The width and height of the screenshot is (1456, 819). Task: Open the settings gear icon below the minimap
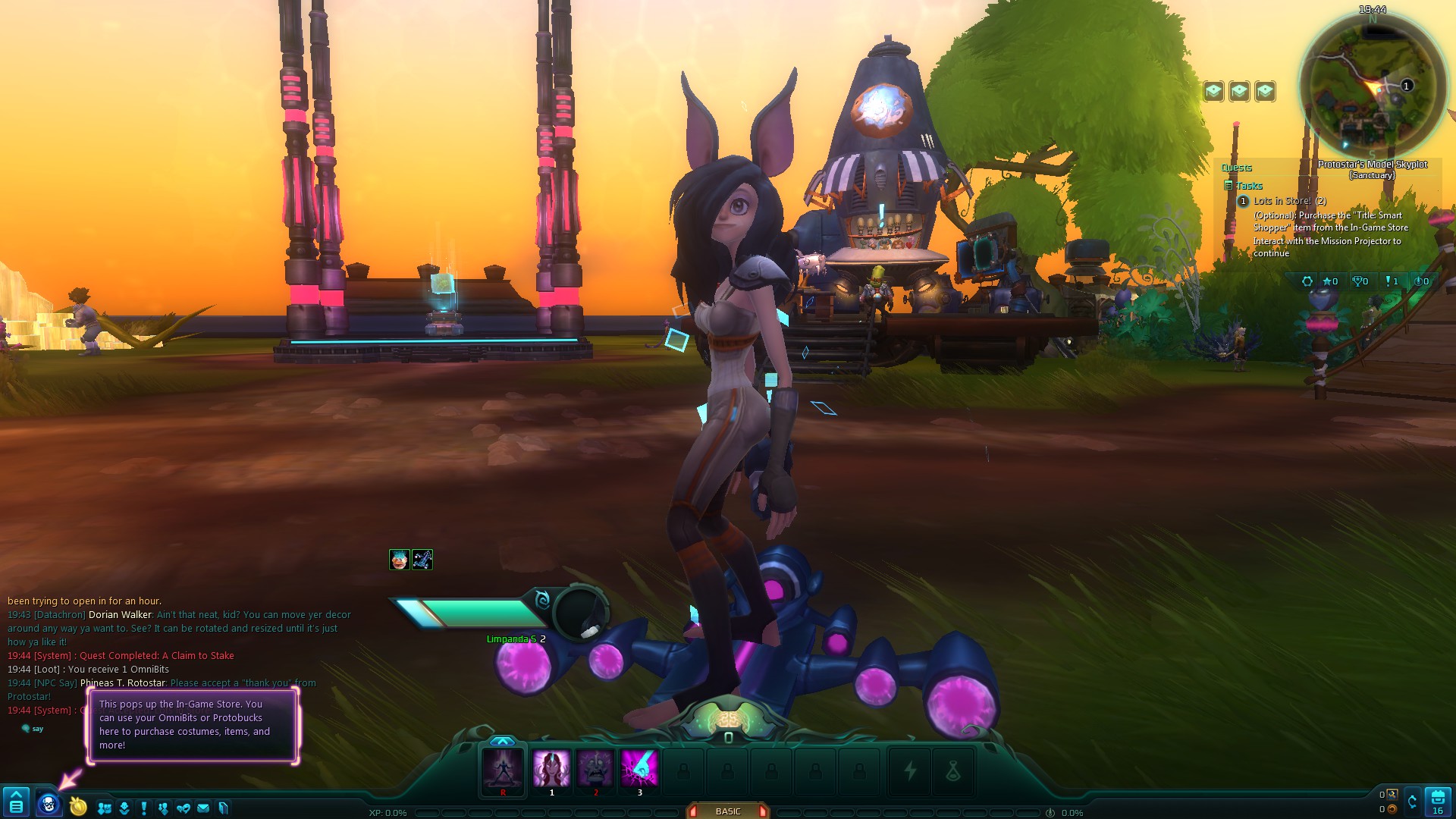pyautogui.click(x=1308, y=281)
